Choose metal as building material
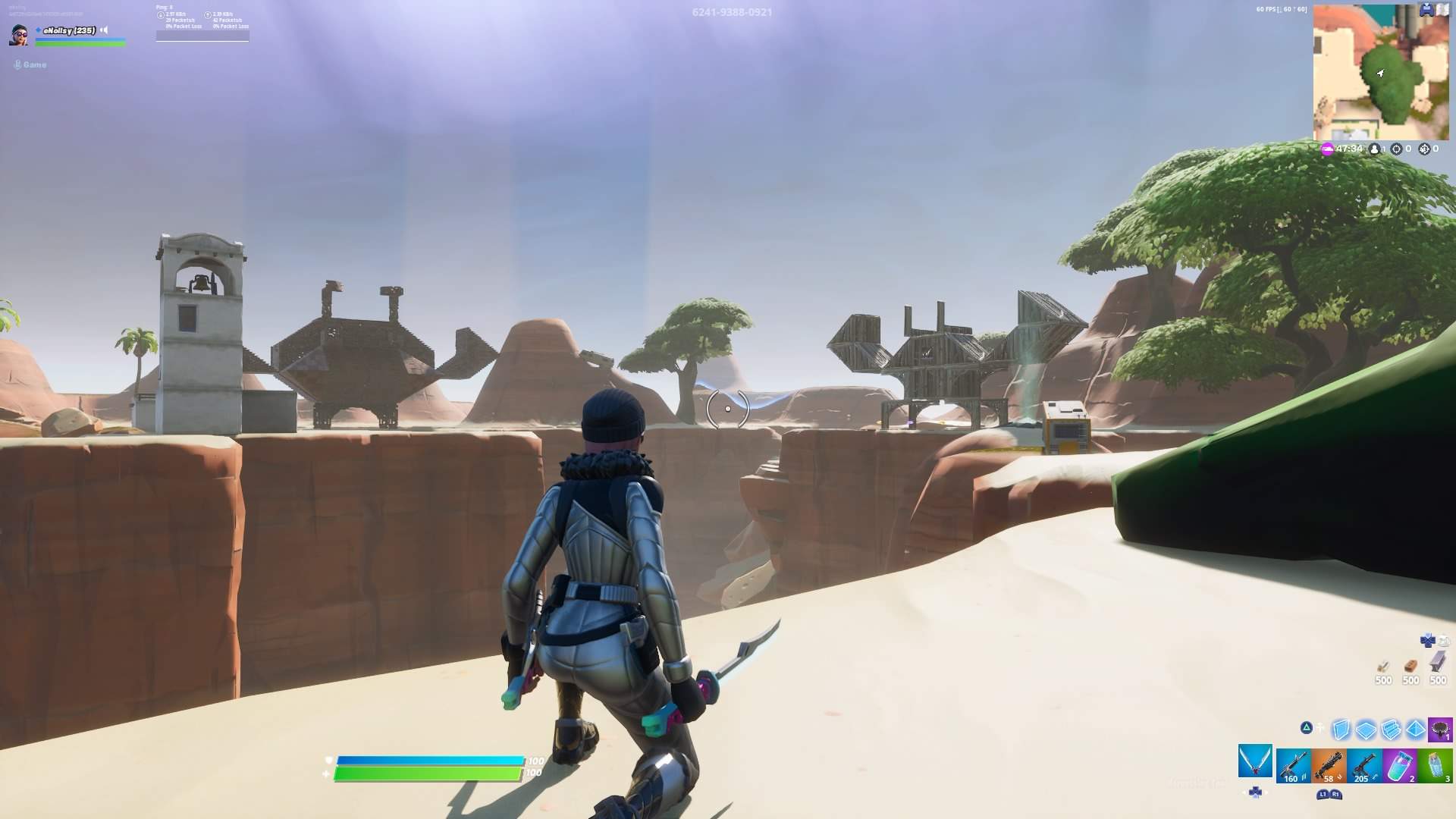This screenshot has height=819, width=1456. [1437, 664]
